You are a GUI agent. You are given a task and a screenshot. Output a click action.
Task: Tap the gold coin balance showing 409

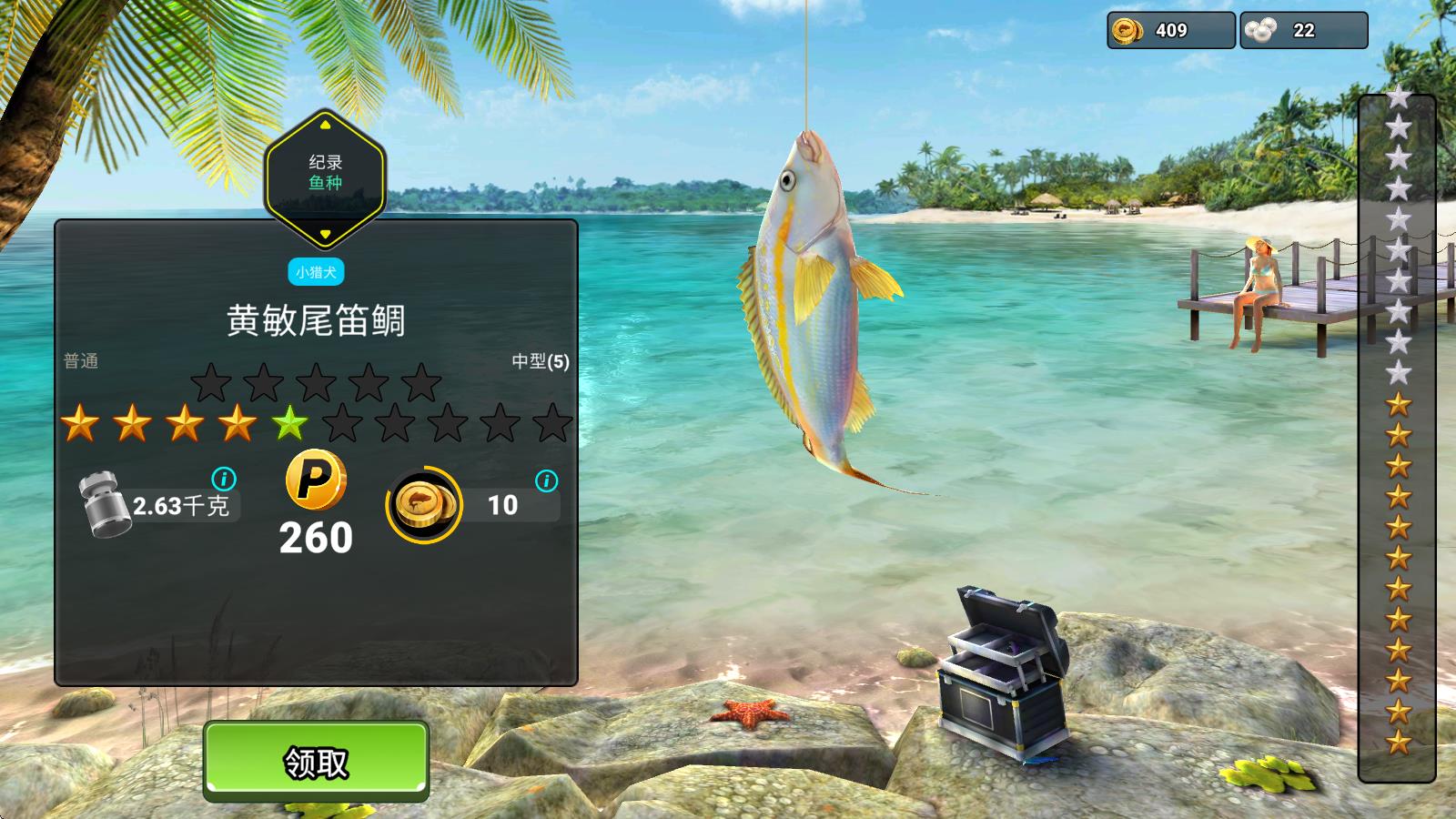pyautogui.click(x=1170, y=30)
